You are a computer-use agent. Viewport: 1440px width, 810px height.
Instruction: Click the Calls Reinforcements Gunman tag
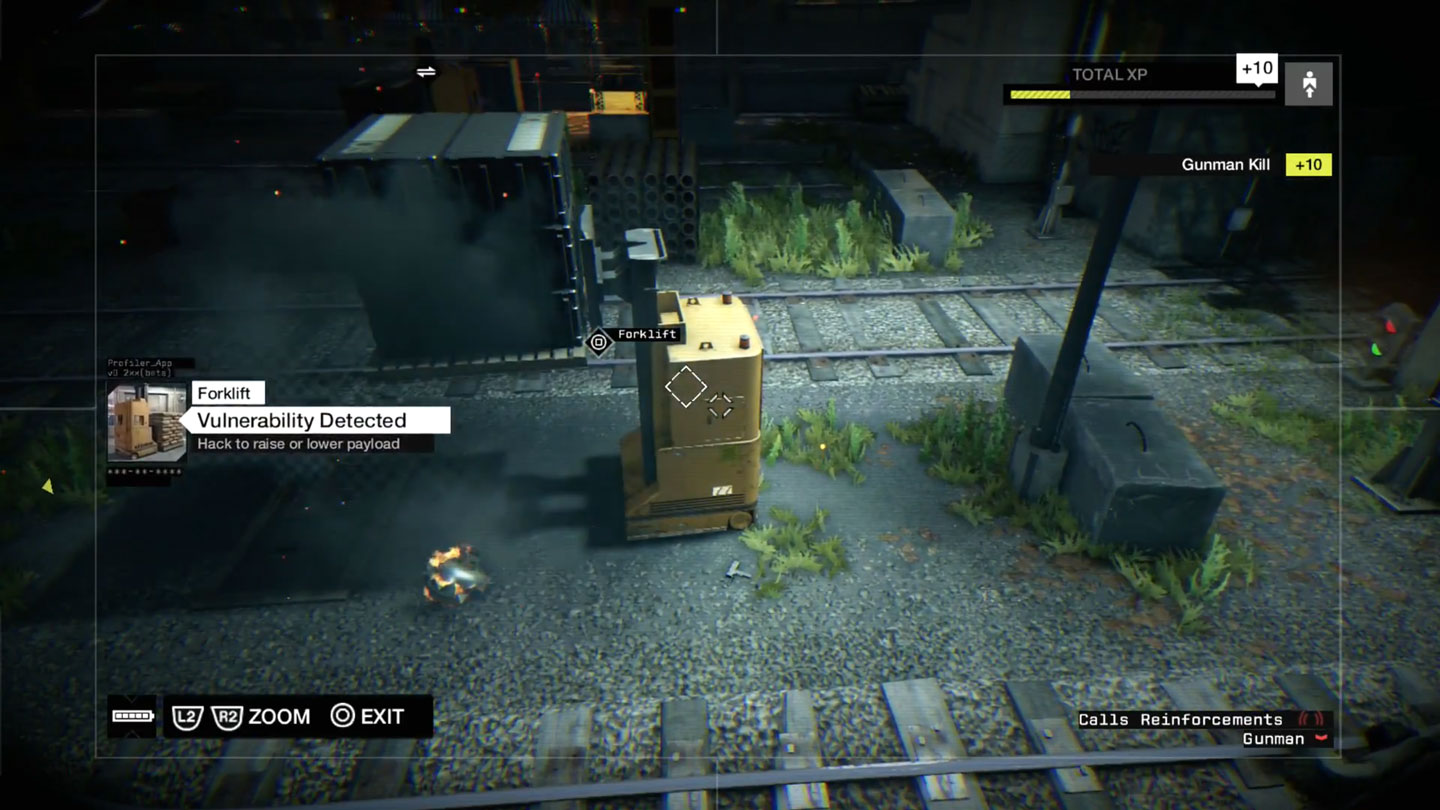point(1202,729)
